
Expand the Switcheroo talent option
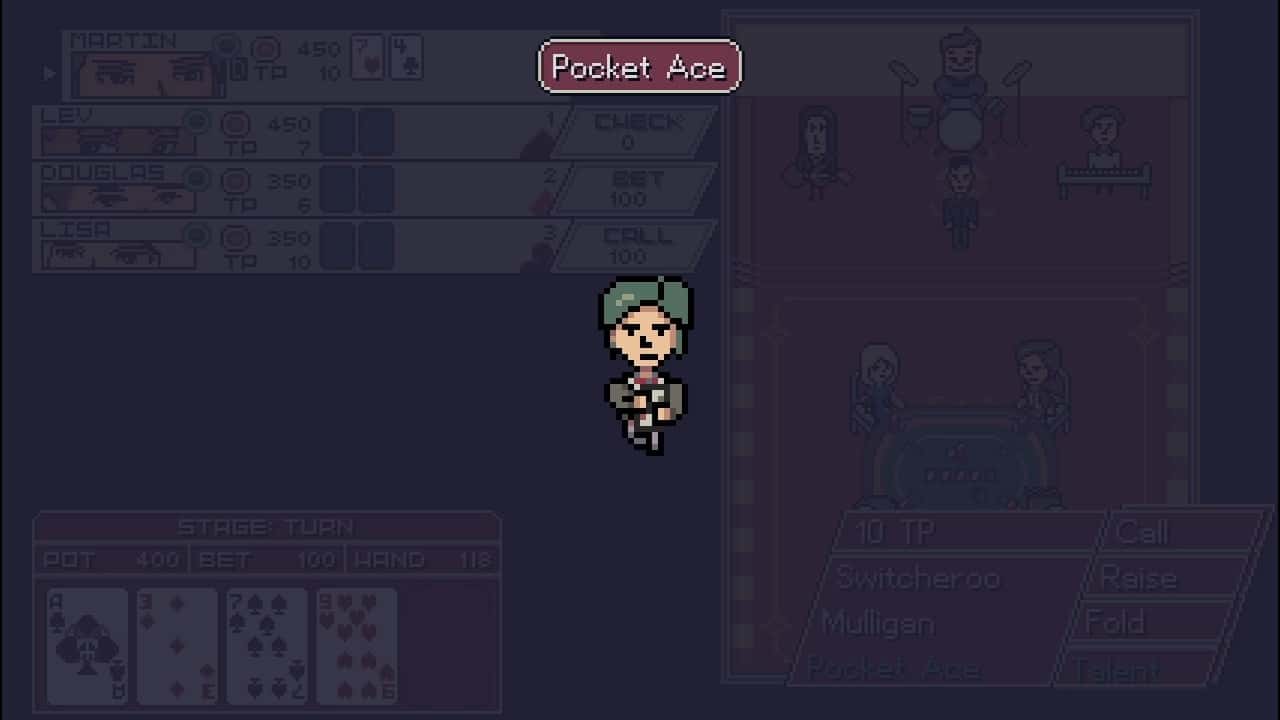[x=917, y=578]
